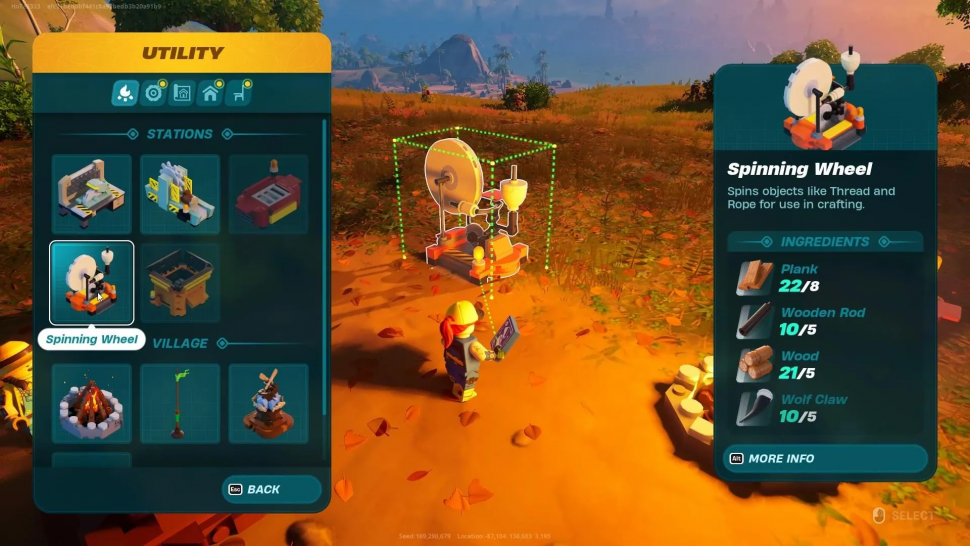Select the Crafting Bench station tile

point(91,194)
